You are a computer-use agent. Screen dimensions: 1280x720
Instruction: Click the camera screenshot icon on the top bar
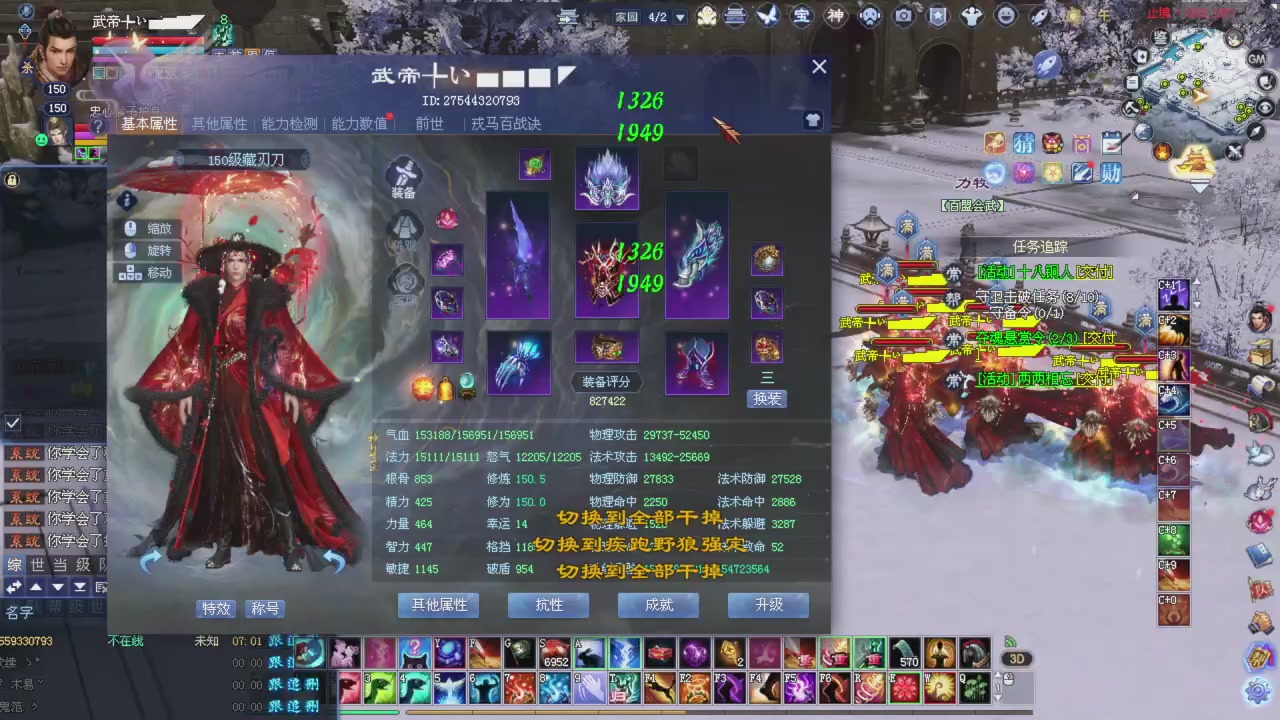tap(903, 15)
